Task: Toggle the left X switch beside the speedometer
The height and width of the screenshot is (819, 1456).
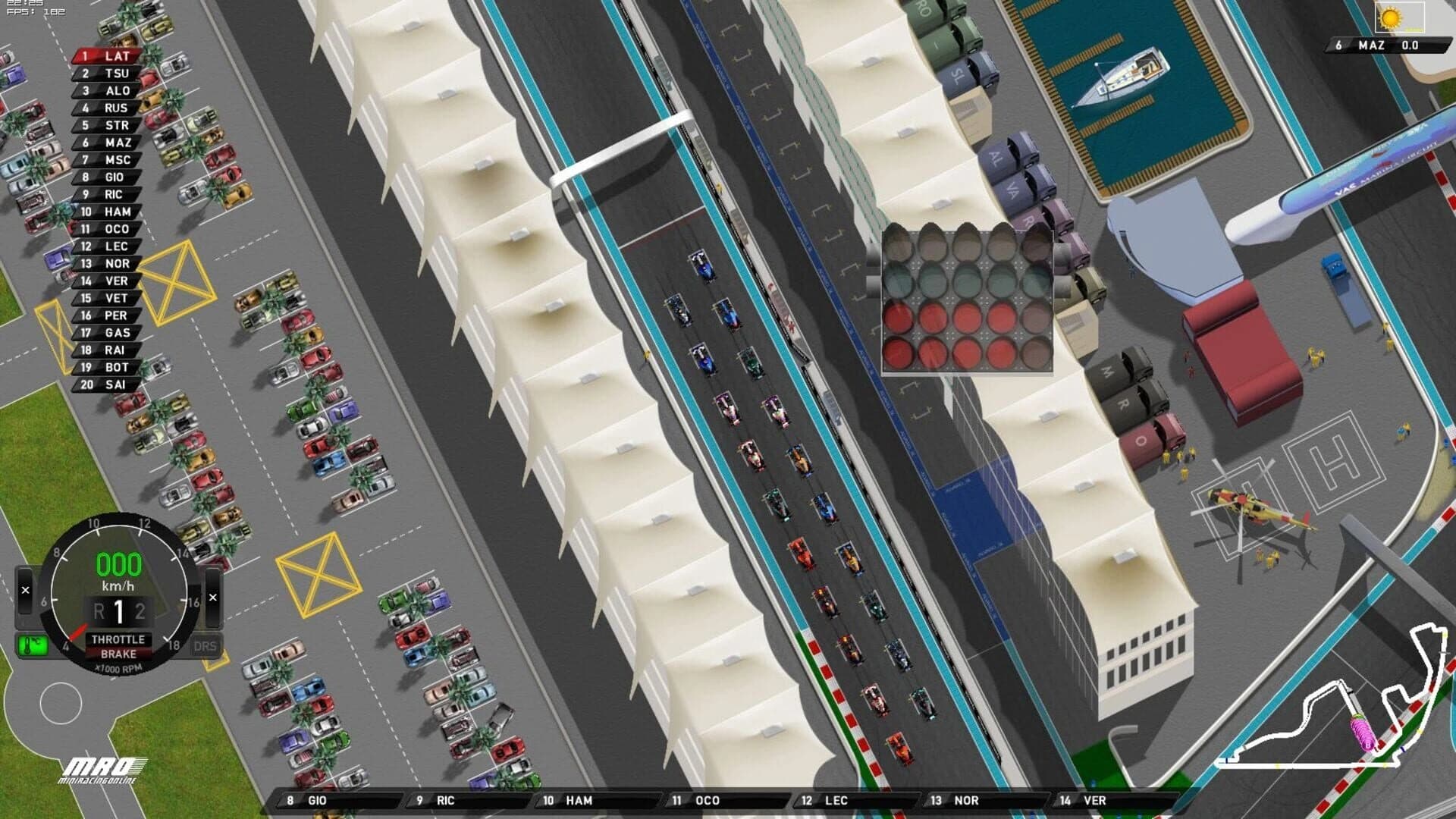Action: (25, 588)
